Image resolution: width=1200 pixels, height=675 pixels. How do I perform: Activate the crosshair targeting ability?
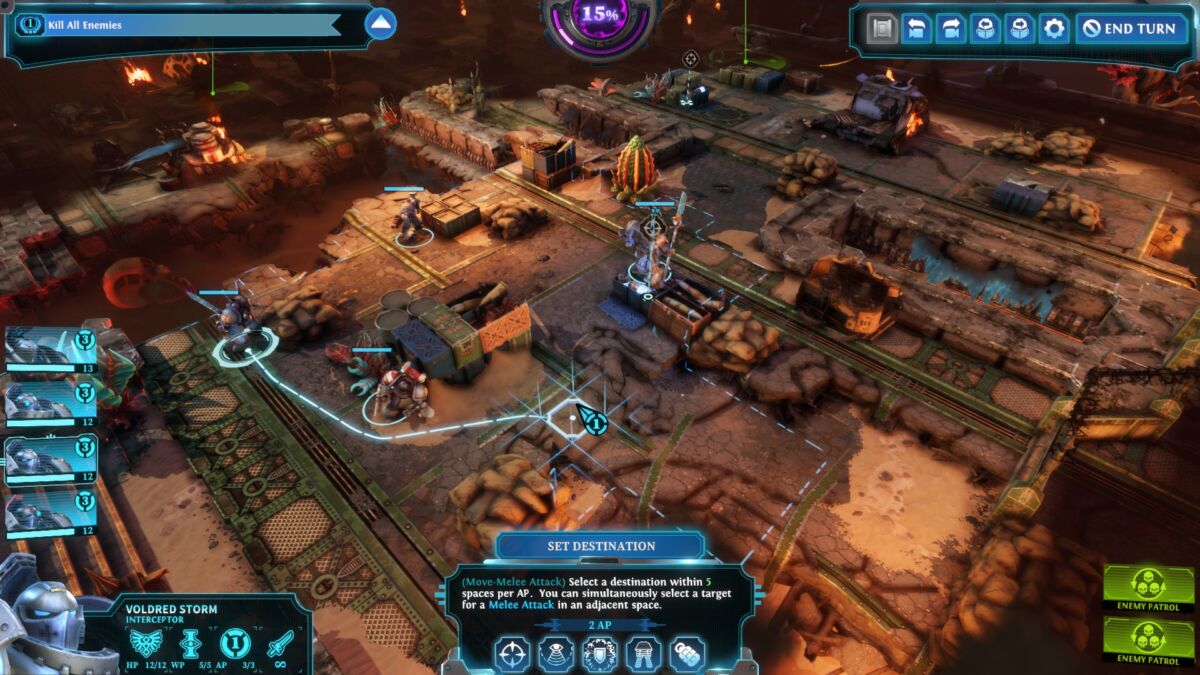click(513, 654)
